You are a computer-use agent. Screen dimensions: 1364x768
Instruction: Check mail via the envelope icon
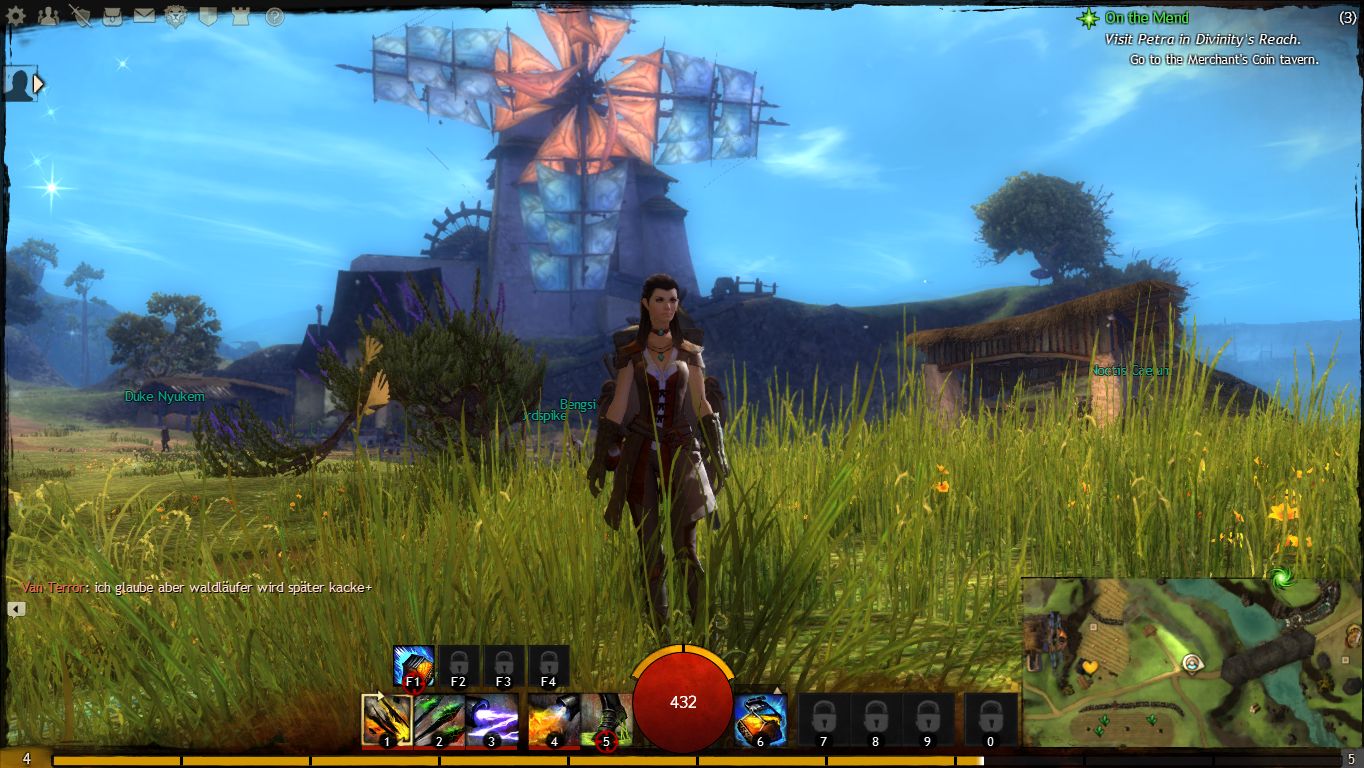[x=144, y=16]
